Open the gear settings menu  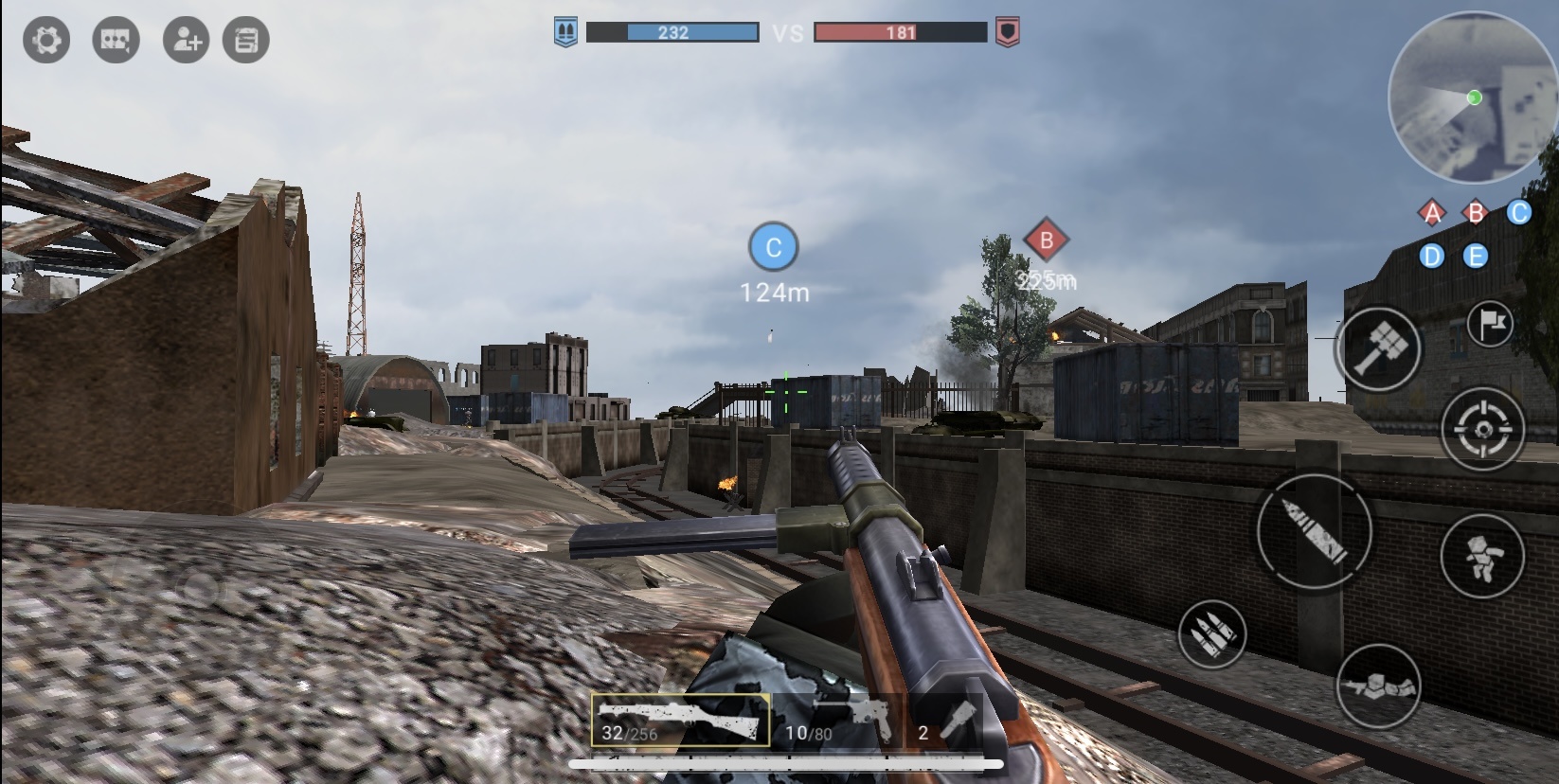click(45, 41)
